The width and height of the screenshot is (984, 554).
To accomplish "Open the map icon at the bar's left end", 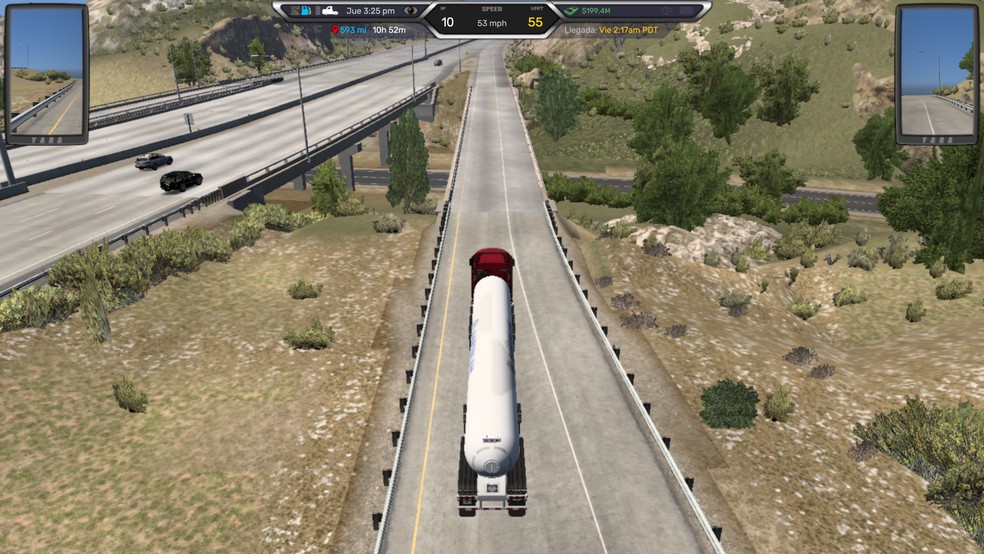I will [x=296, y=10].
